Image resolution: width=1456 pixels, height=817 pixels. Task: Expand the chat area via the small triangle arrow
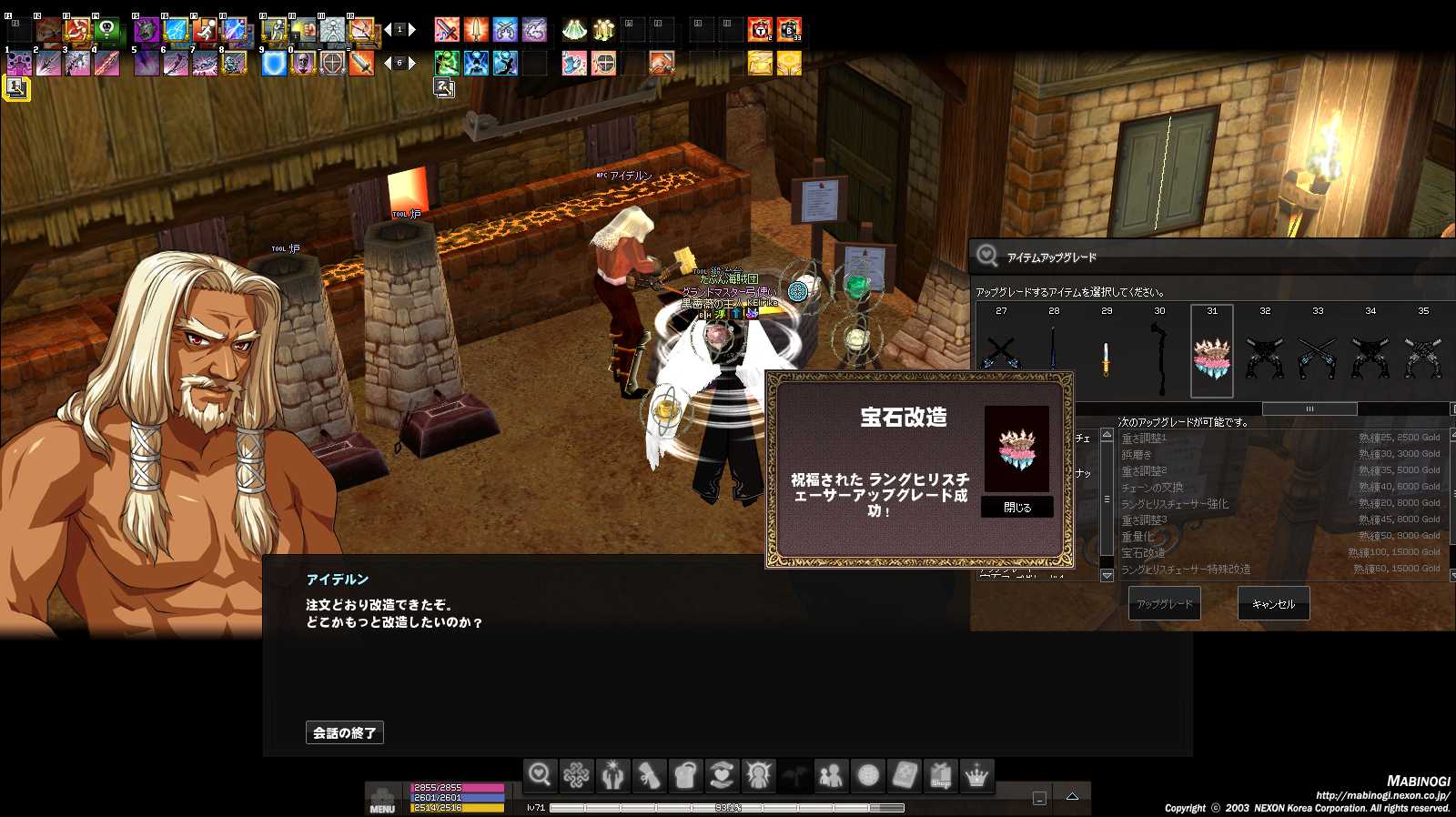point(1073,796)
